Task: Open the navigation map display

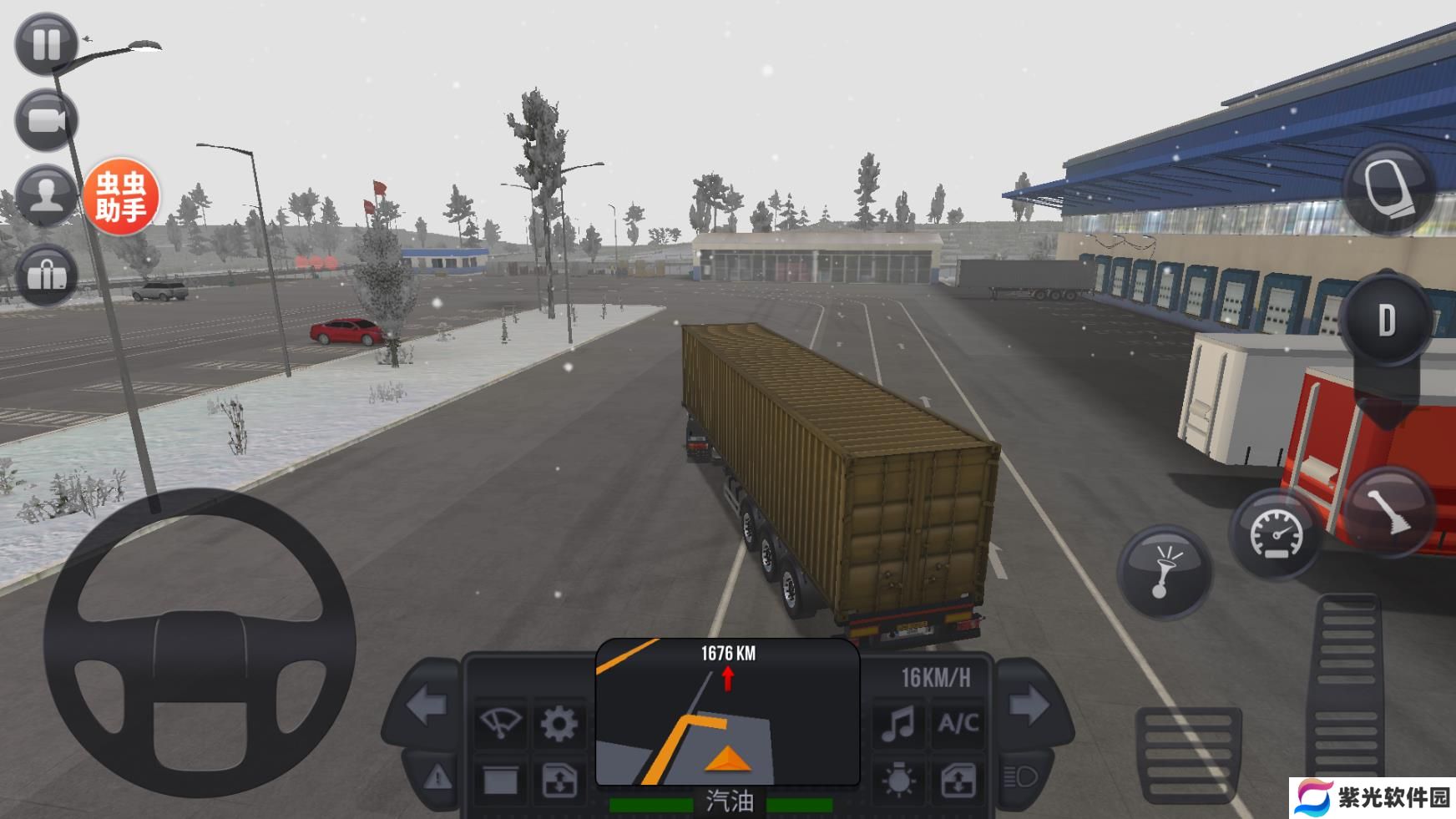Action: click(x=727, y=712)
